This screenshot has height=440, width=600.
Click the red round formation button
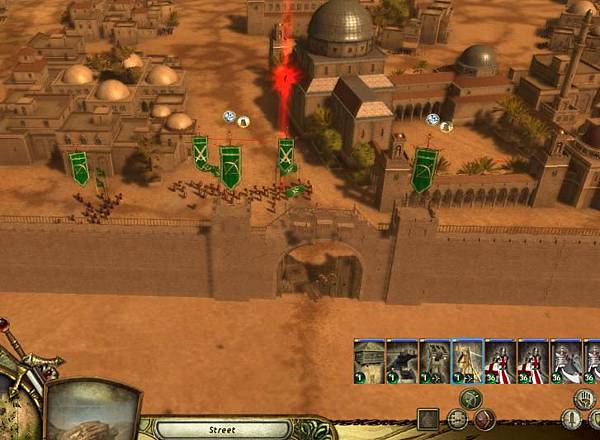(x=485, y=419)
